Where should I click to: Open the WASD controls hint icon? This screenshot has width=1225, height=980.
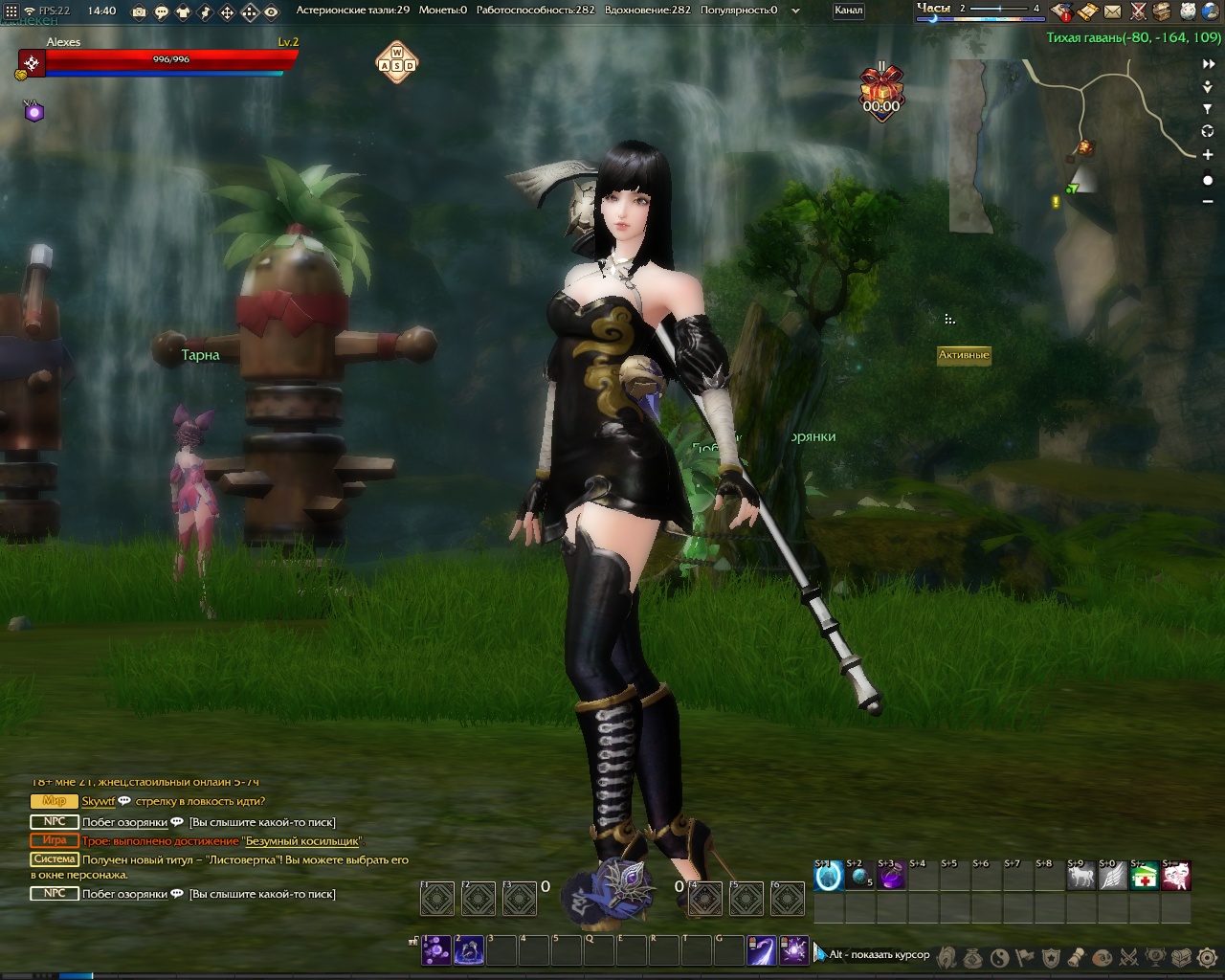396,62
